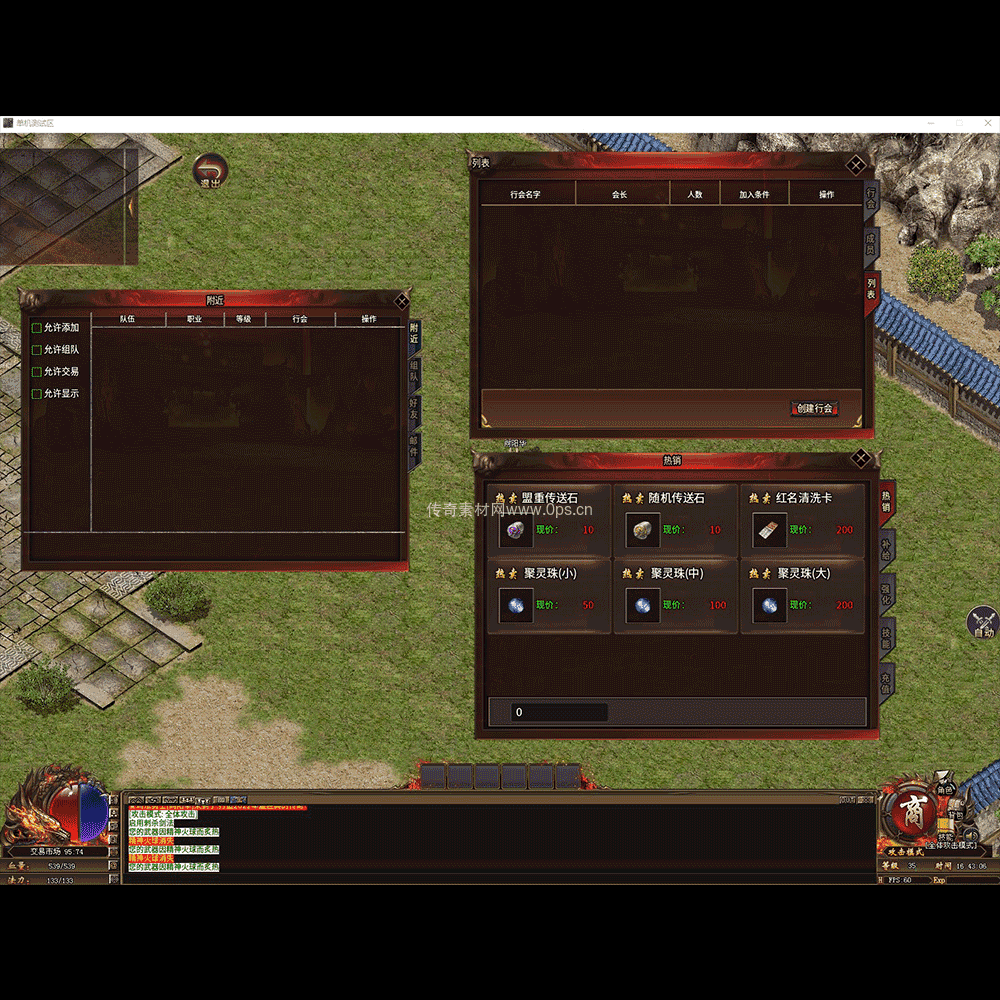Enable the 允许交易 checkbox

pyautogui.click(x=37, y=372)
